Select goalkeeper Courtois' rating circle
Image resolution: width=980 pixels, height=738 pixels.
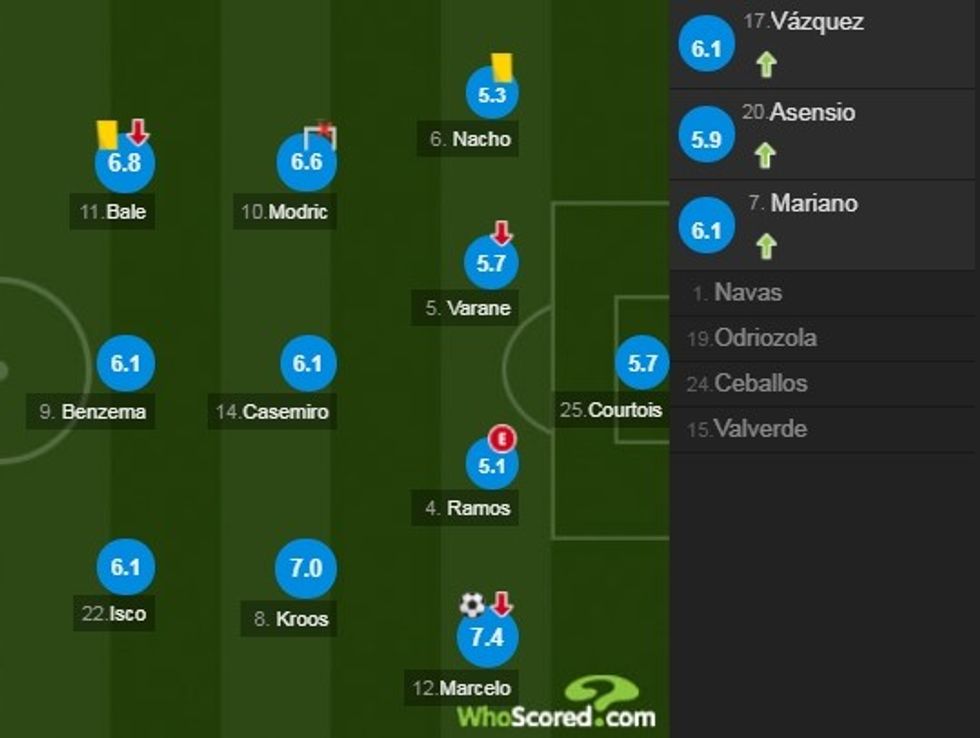click(642, 365)
